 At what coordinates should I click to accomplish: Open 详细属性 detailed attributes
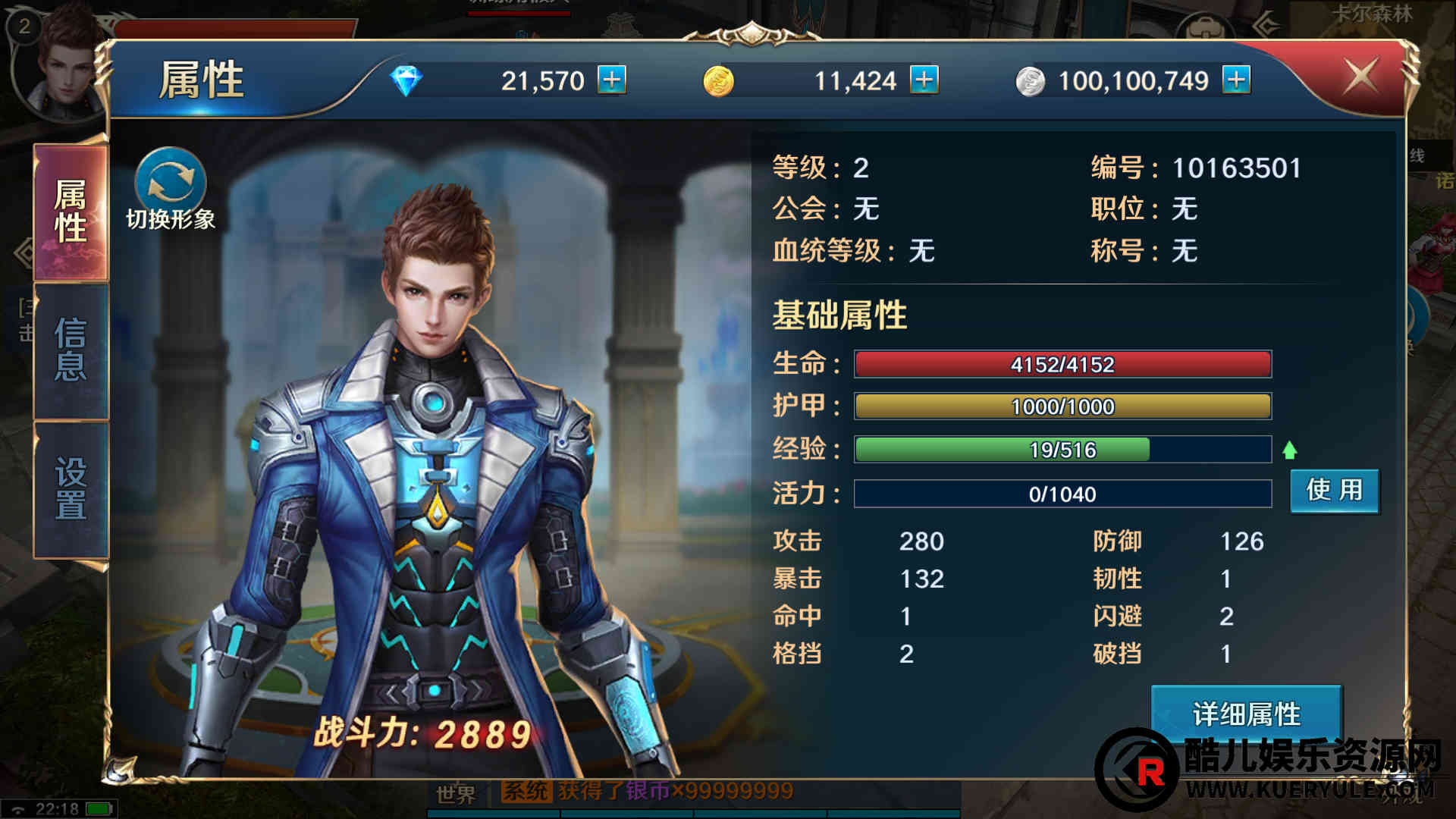tap(1246, 714)
